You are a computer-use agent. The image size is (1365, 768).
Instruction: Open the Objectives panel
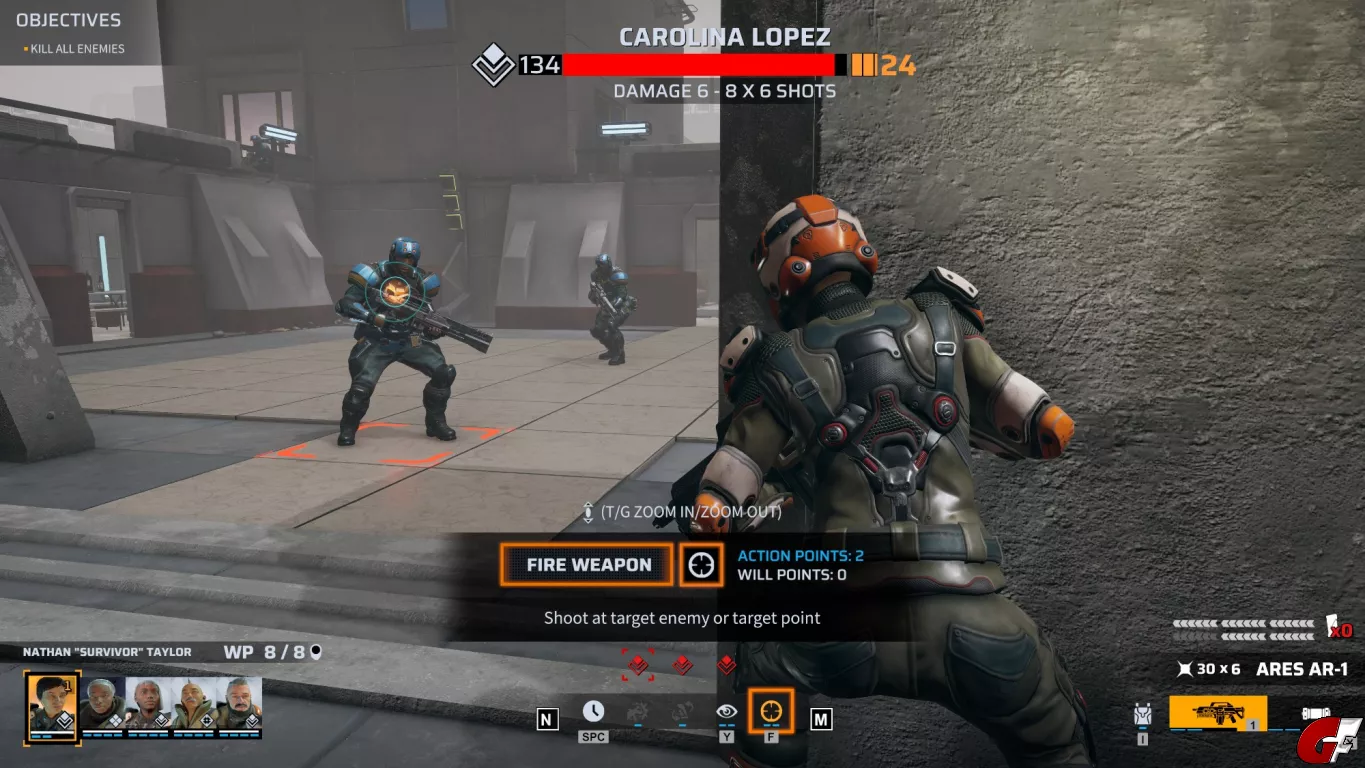tap(68, 20)
